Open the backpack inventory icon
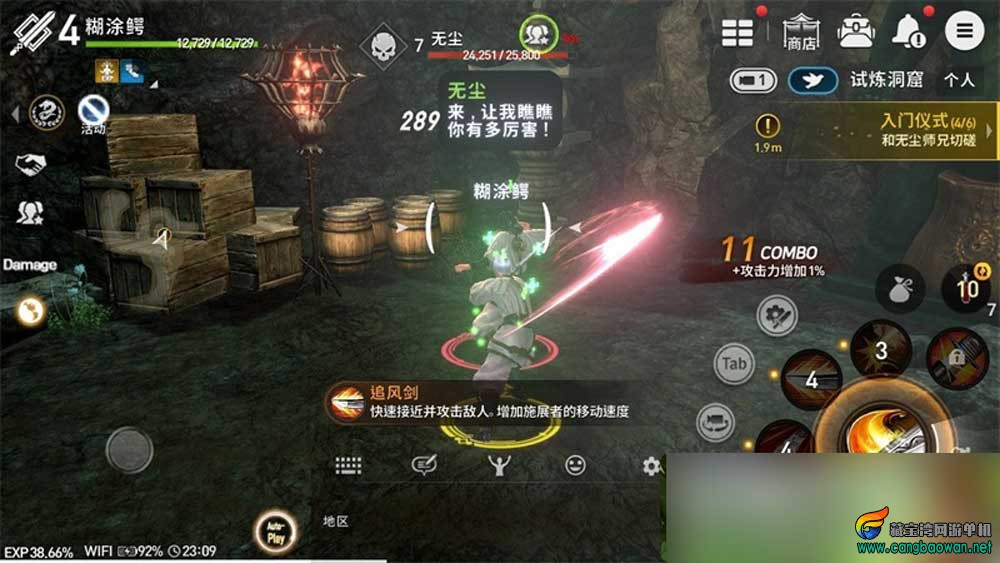 pyautogui.click(x=855, y=31)
